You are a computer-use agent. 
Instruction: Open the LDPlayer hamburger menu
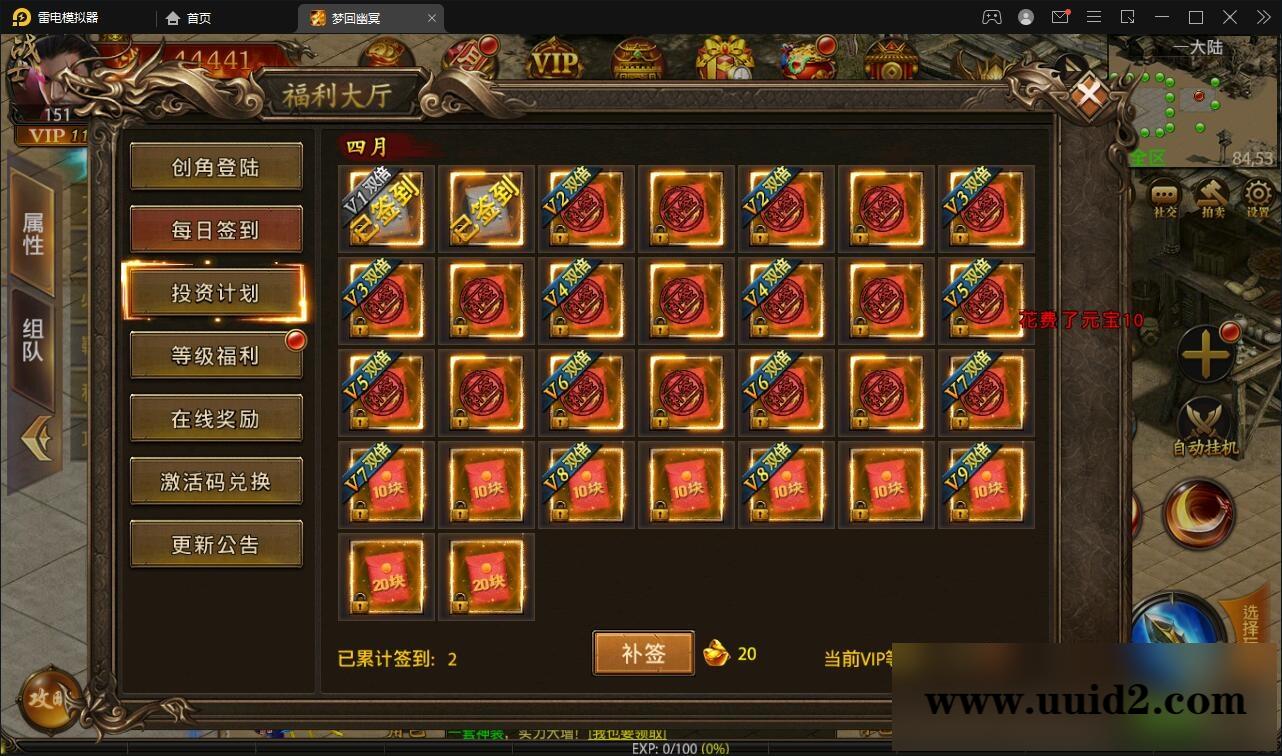coord(1094,17)
